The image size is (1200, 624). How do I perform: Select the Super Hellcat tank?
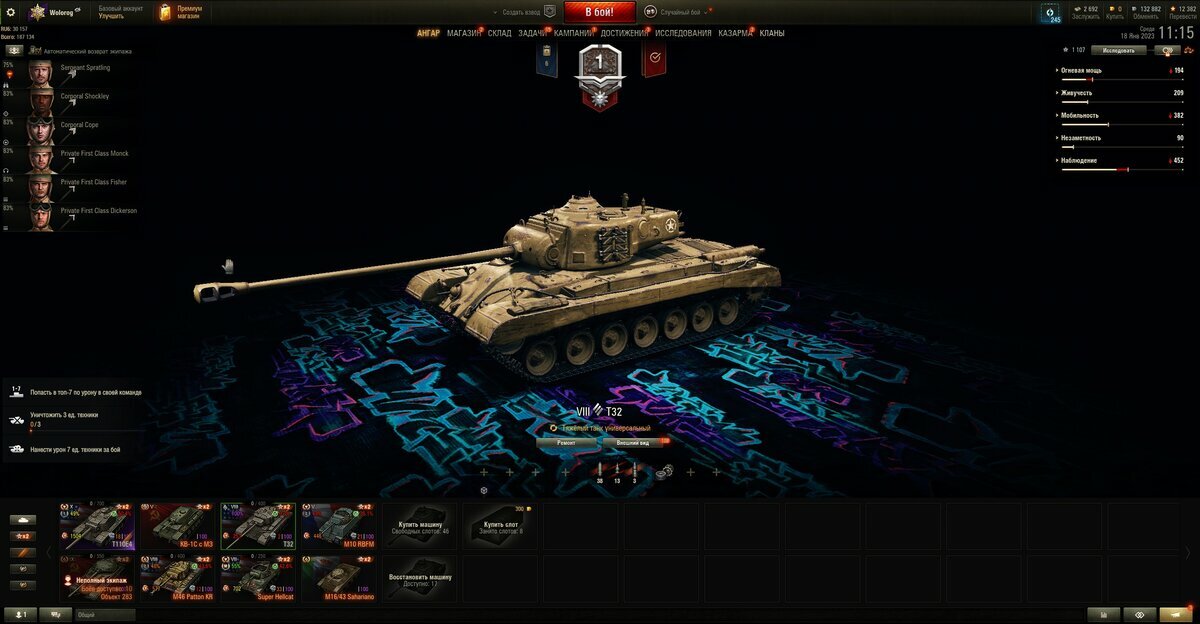[257, 578]
